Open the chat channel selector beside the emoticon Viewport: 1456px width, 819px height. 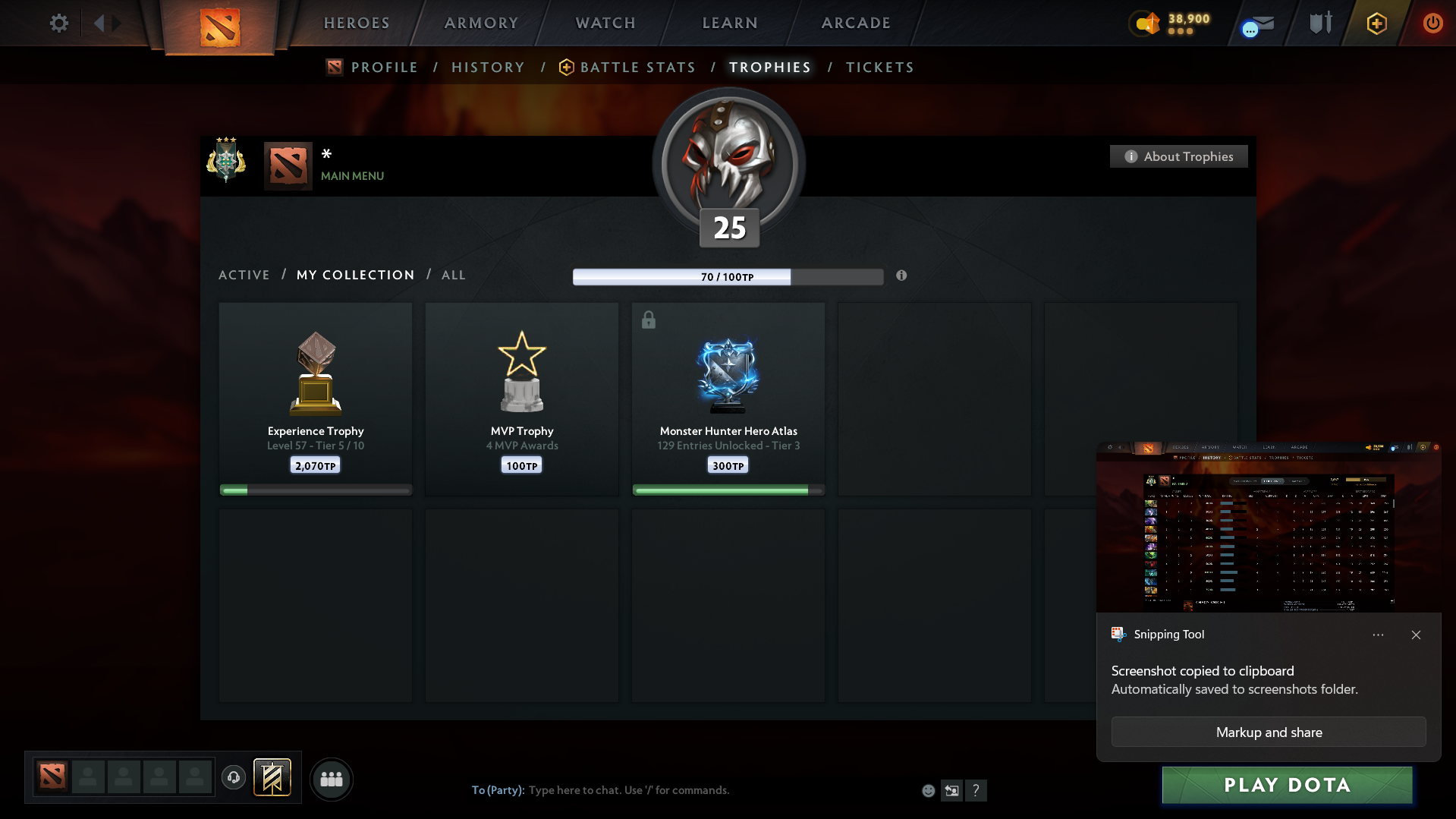pos(951,790)
